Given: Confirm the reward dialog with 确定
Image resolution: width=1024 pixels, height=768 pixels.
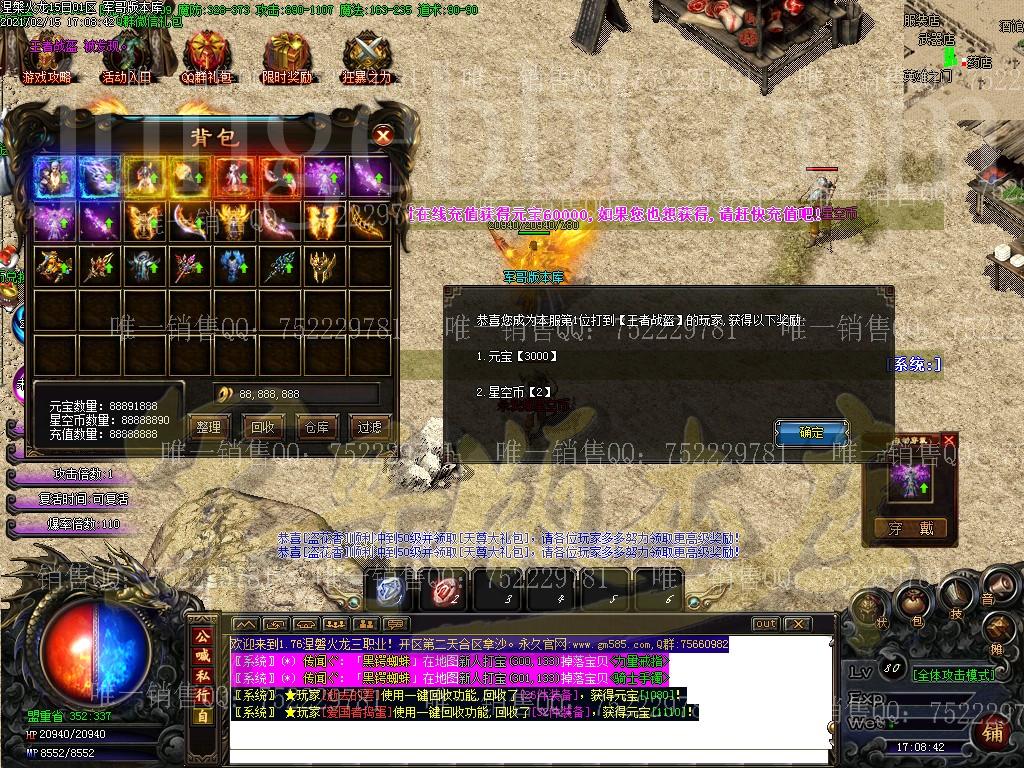Looking at the screenshot, I should [x=811, y=433].
